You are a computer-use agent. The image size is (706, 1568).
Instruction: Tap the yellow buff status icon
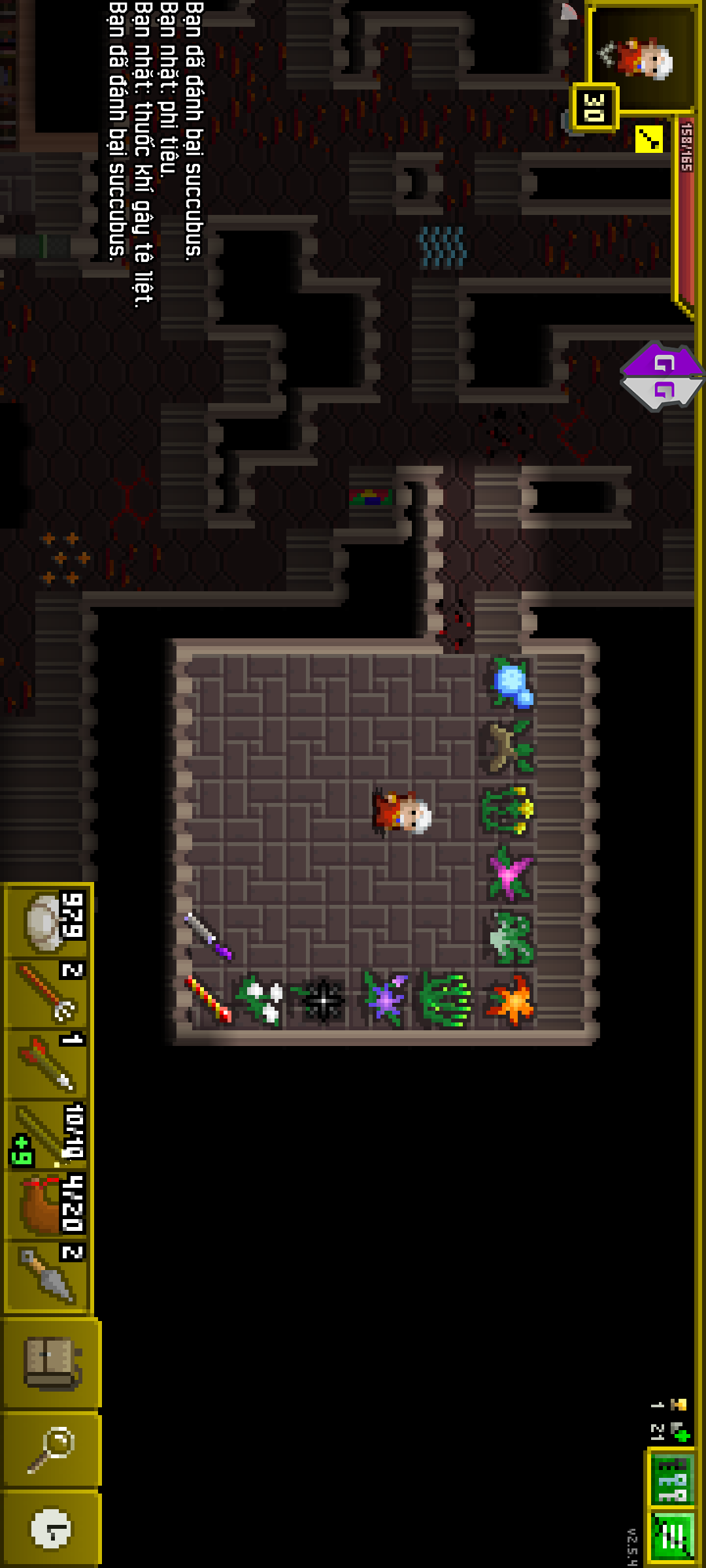click(648, 139)
